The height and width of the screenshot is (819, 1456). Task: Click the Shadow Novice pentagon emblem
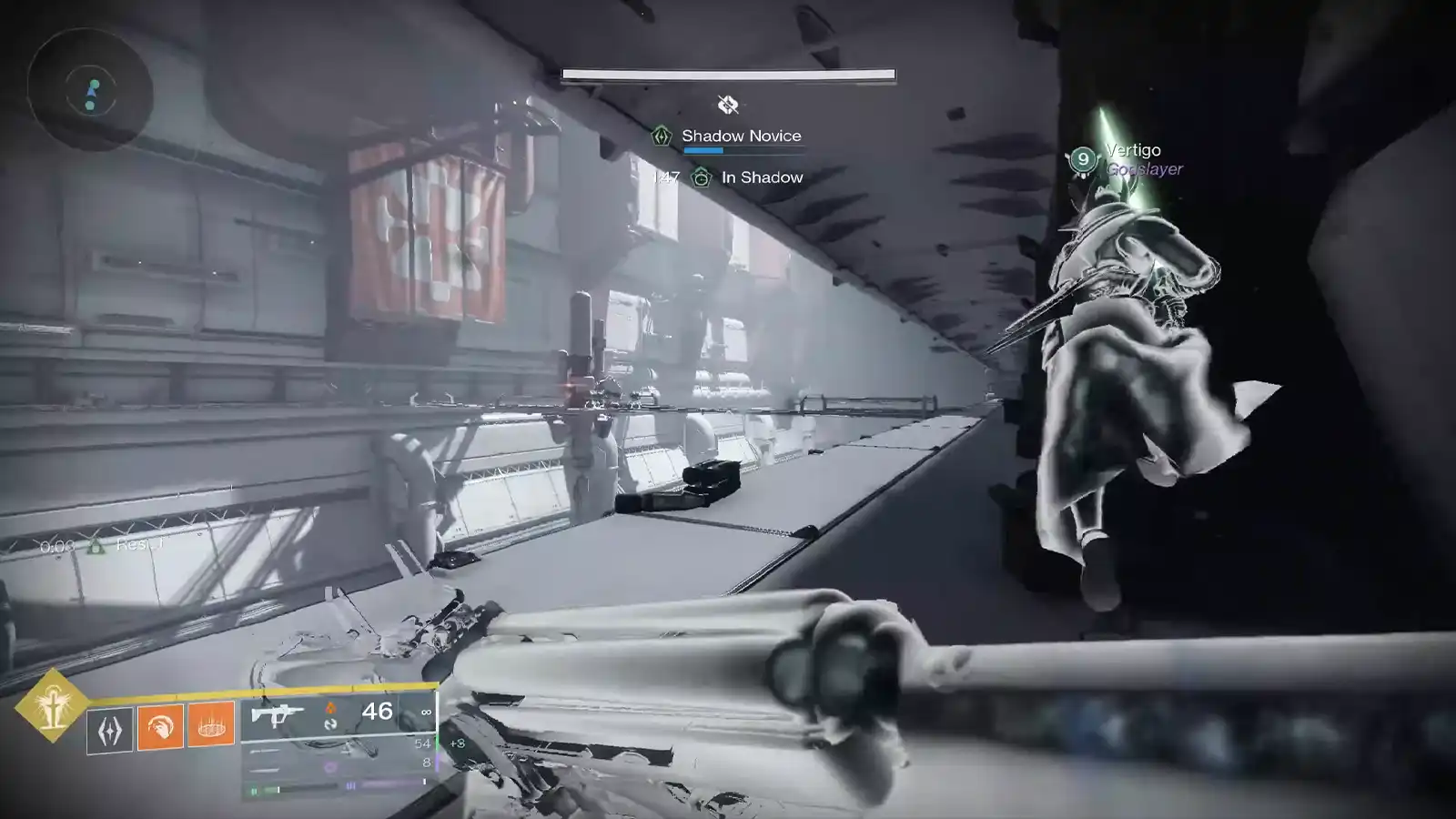click(661, 136)
